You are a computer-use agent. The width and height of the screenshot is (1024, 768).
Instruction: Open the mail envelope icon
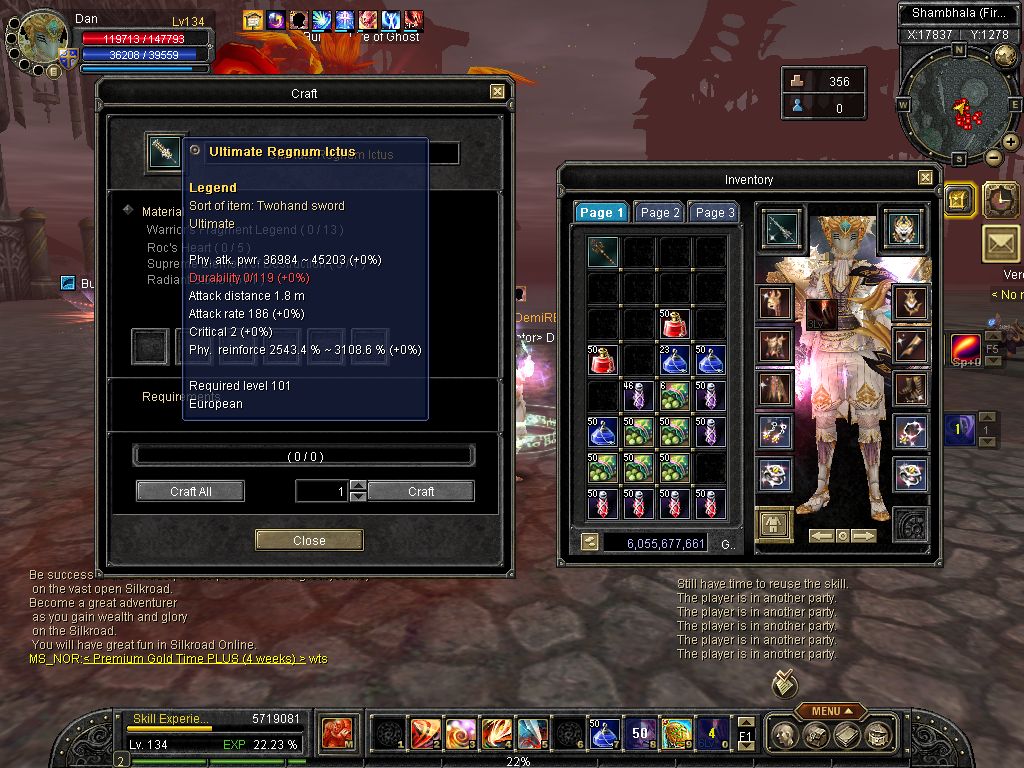[1001, 243]
